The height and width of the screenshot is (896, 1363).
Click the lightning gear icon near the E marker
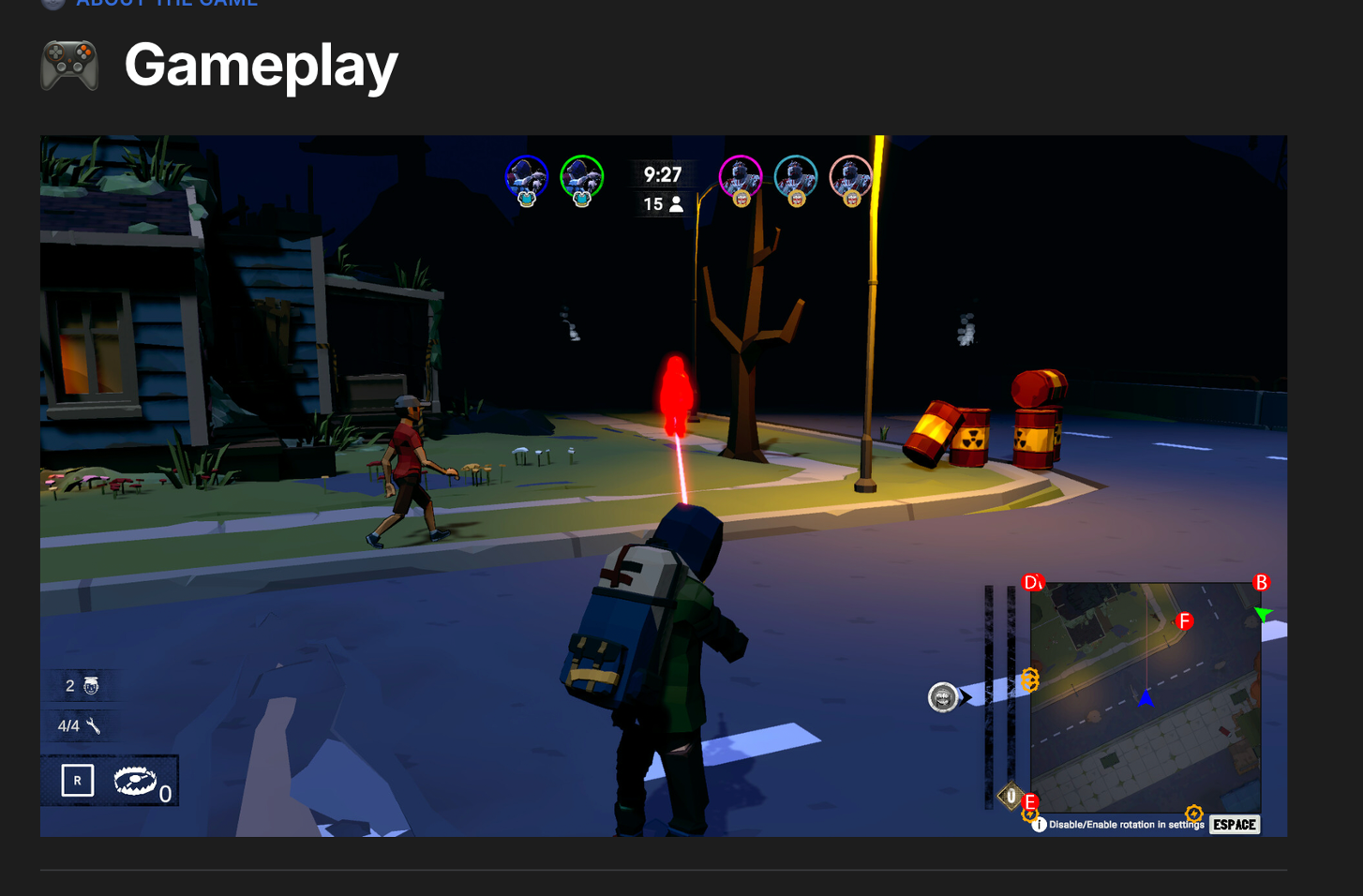click(x=1029, y=814)
